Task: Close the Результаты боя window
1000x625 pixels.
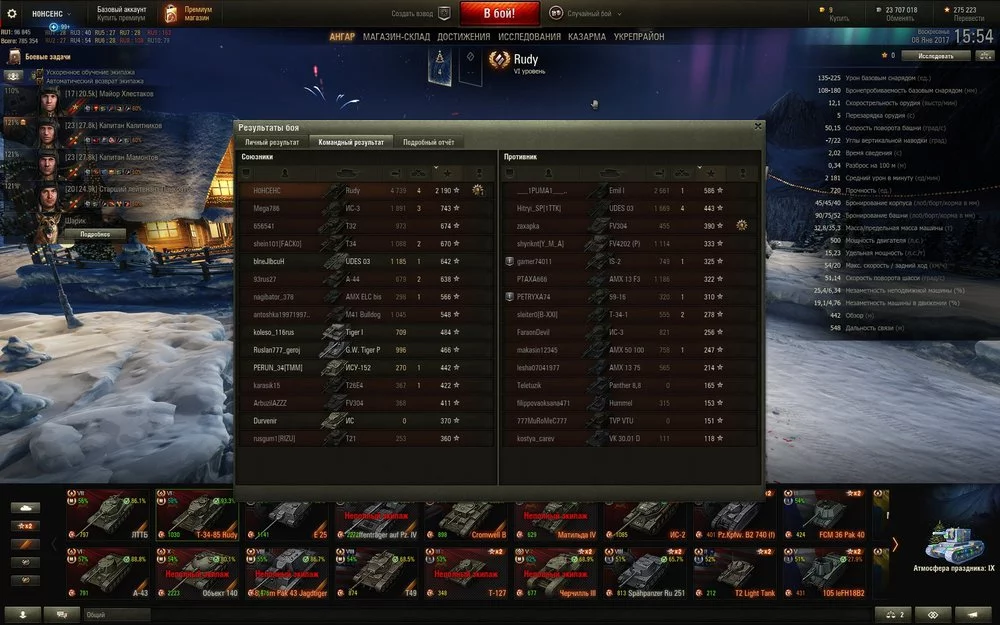Action: [758, 127]
